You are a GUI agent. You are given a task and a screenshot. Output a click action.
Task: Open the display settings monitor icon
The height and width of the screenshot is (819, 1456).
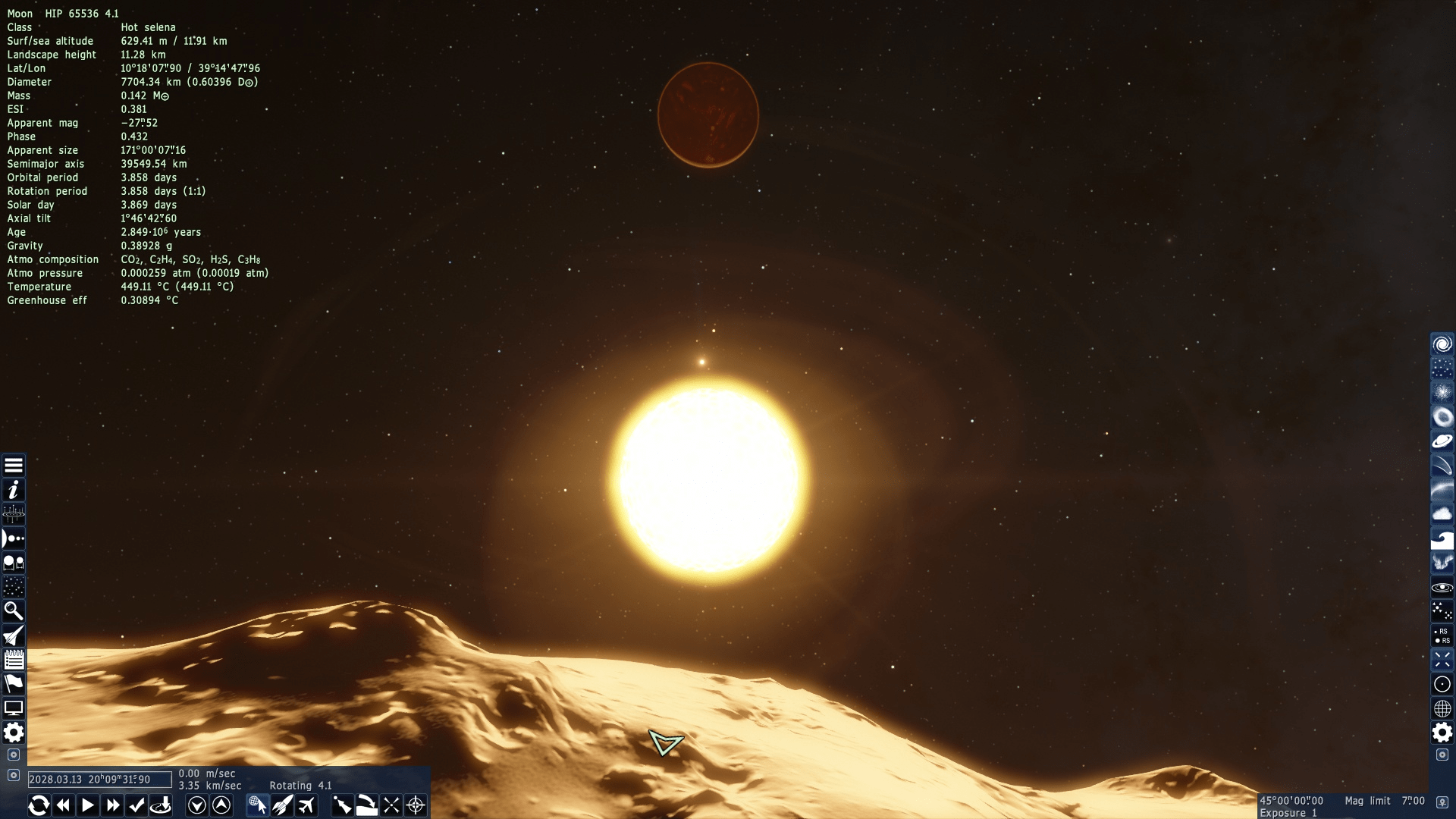14,708
